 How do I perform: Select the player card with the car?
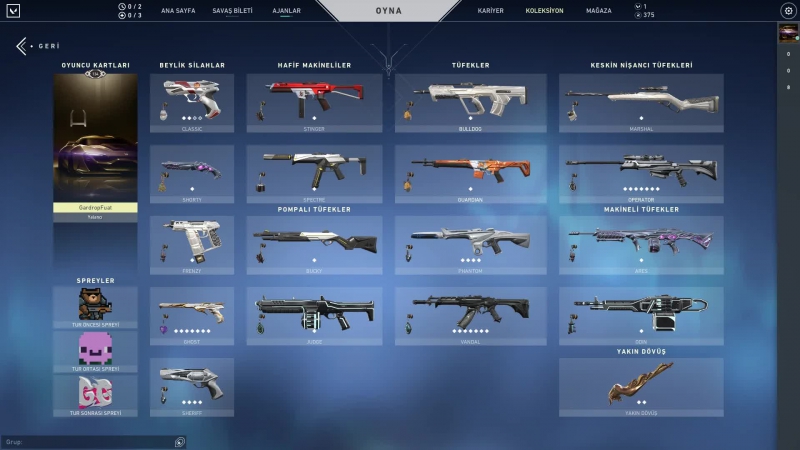95,138
